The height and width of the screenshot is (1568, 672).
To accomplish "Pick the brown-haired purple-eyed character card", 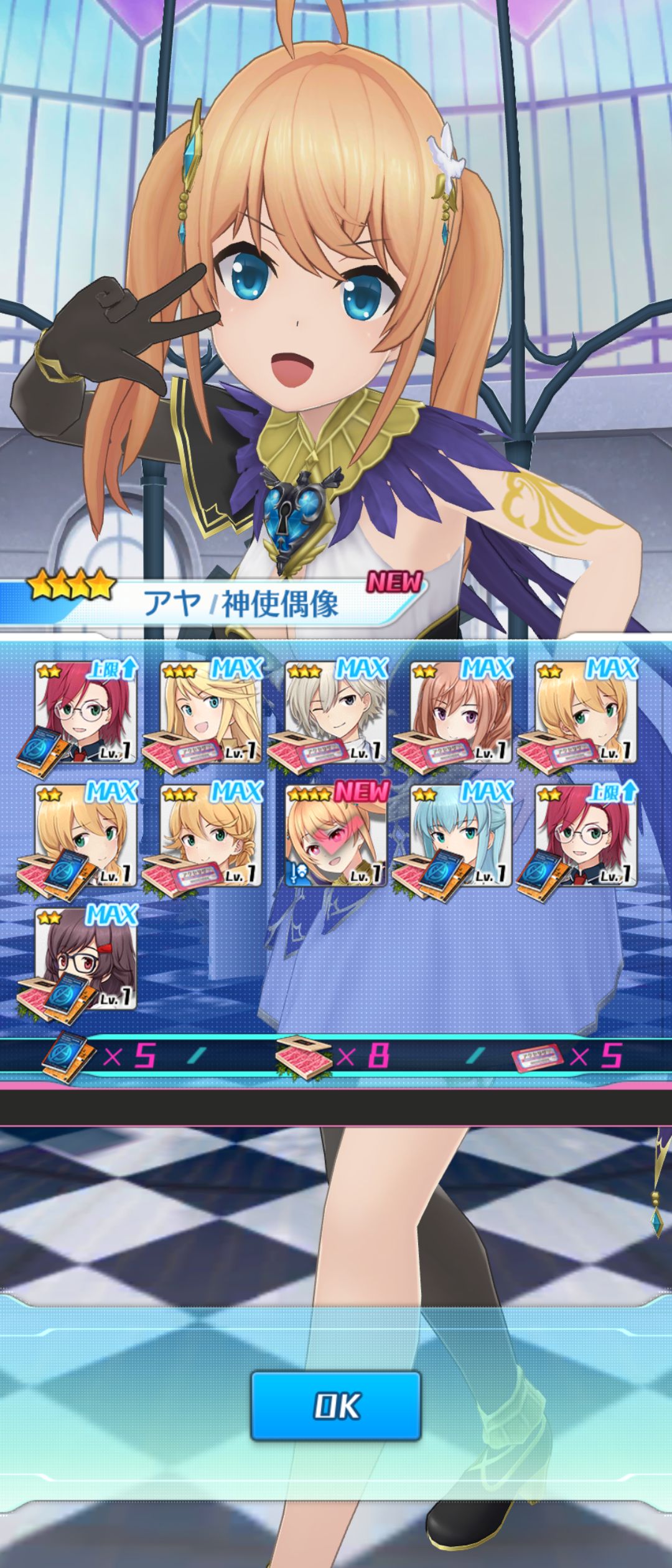I will (x=461, y=712).
